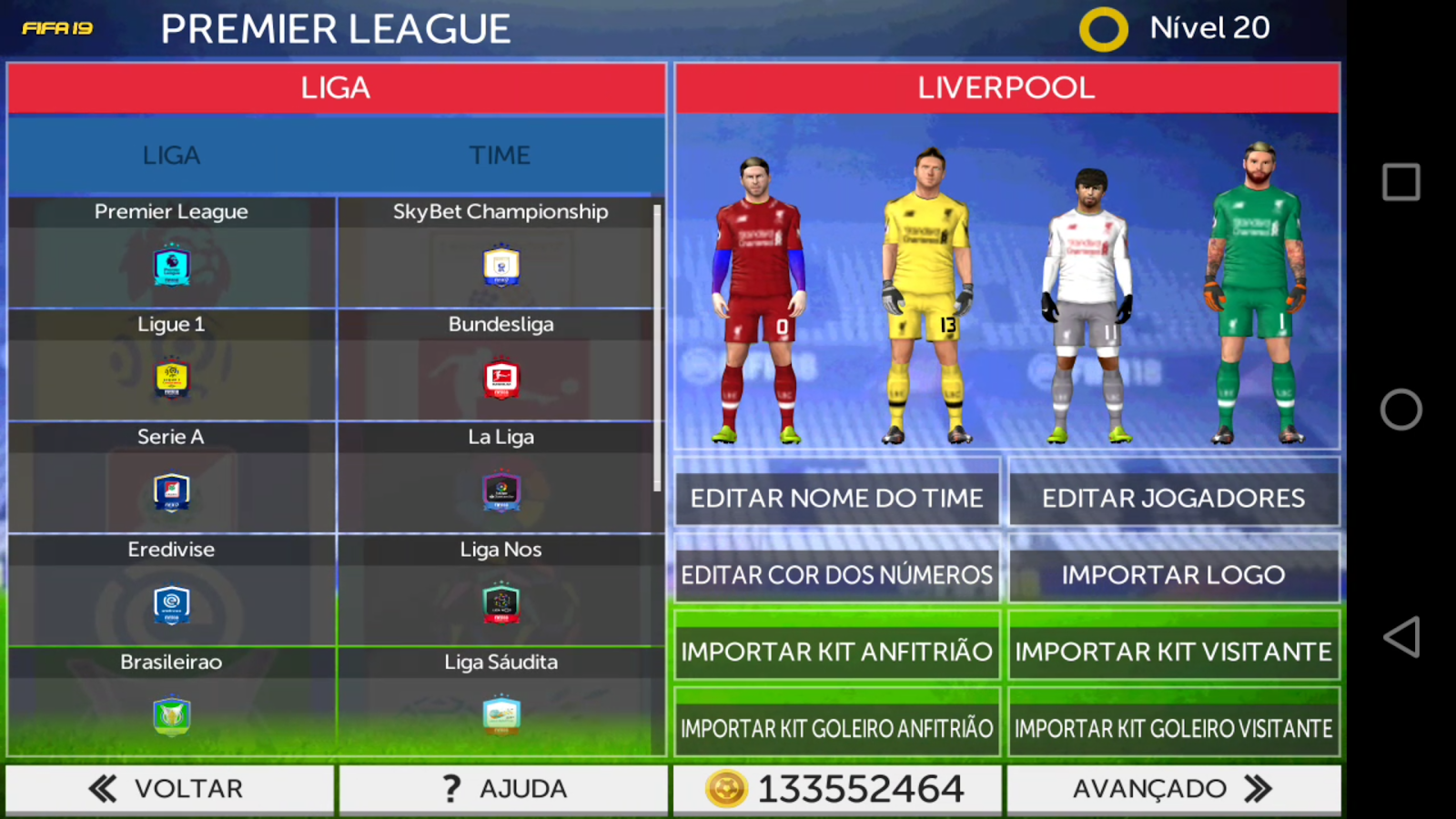Select the Ligue 1 badge
1456x819 pixels.
coord(170,379)
